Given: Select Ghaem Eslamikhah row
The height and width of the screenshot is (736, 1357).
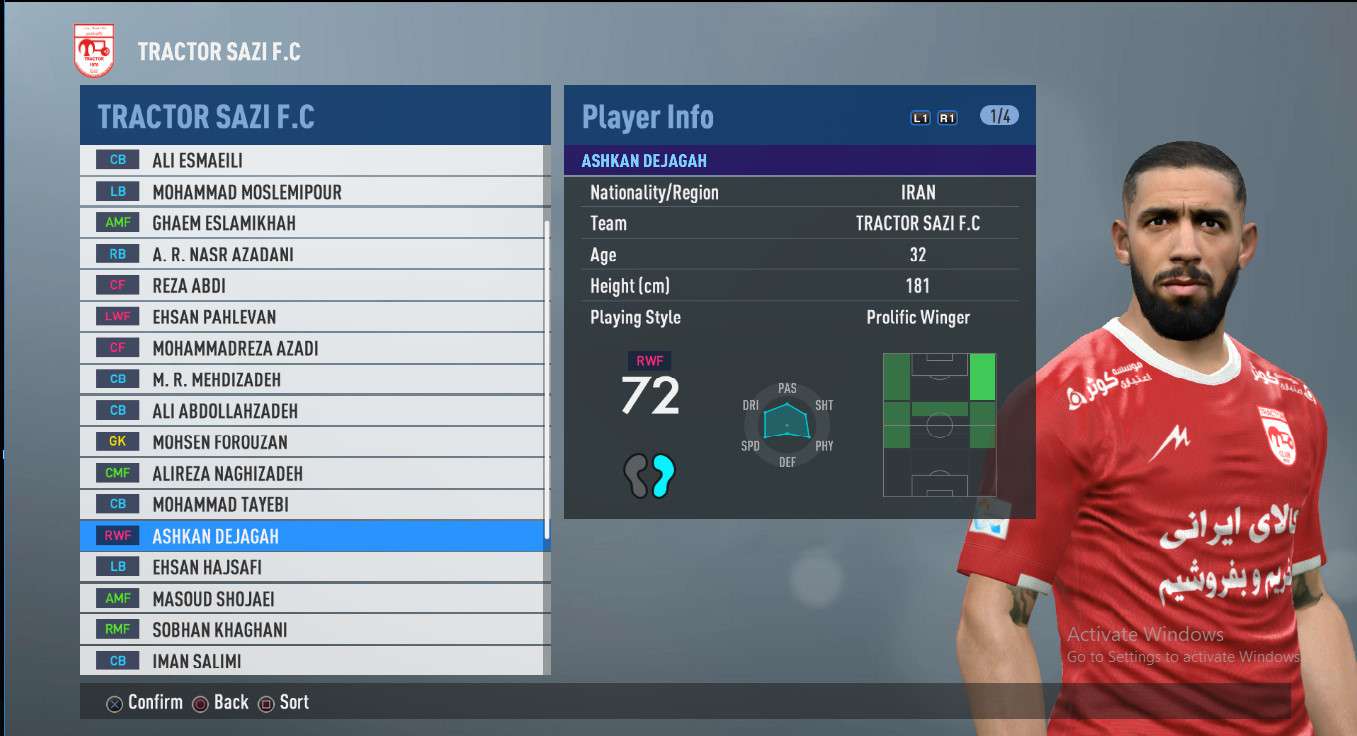Looking at the screenshot, I should click(312, 223).
